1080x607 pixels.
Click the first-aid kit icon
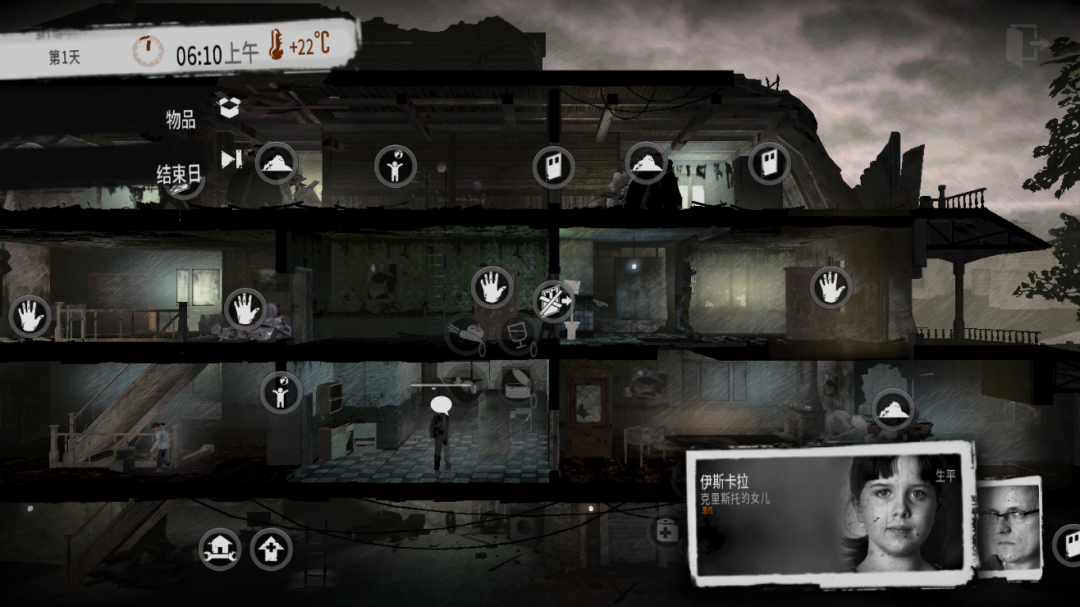click(666, 530)
